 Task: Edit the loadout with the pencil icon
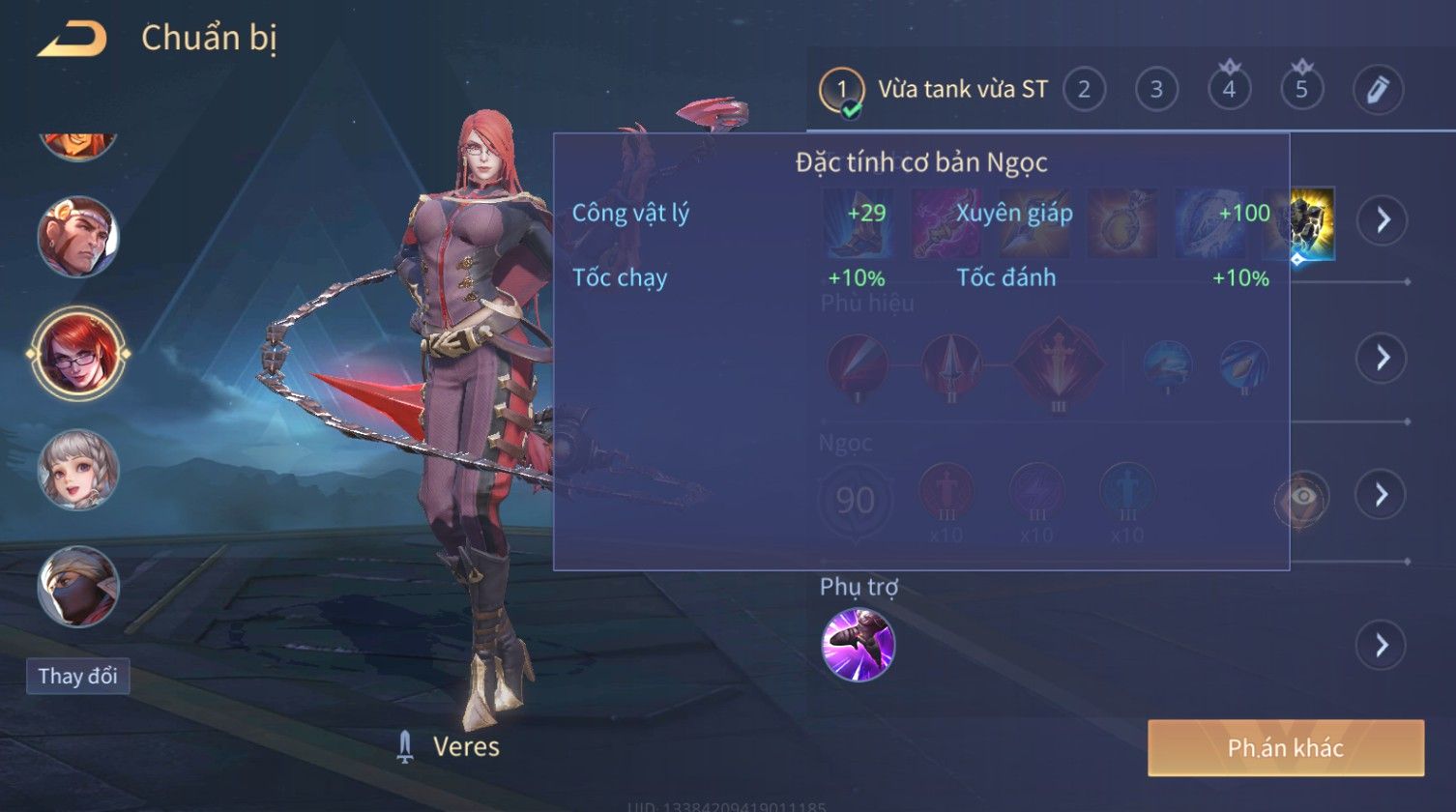point(1378,90)
